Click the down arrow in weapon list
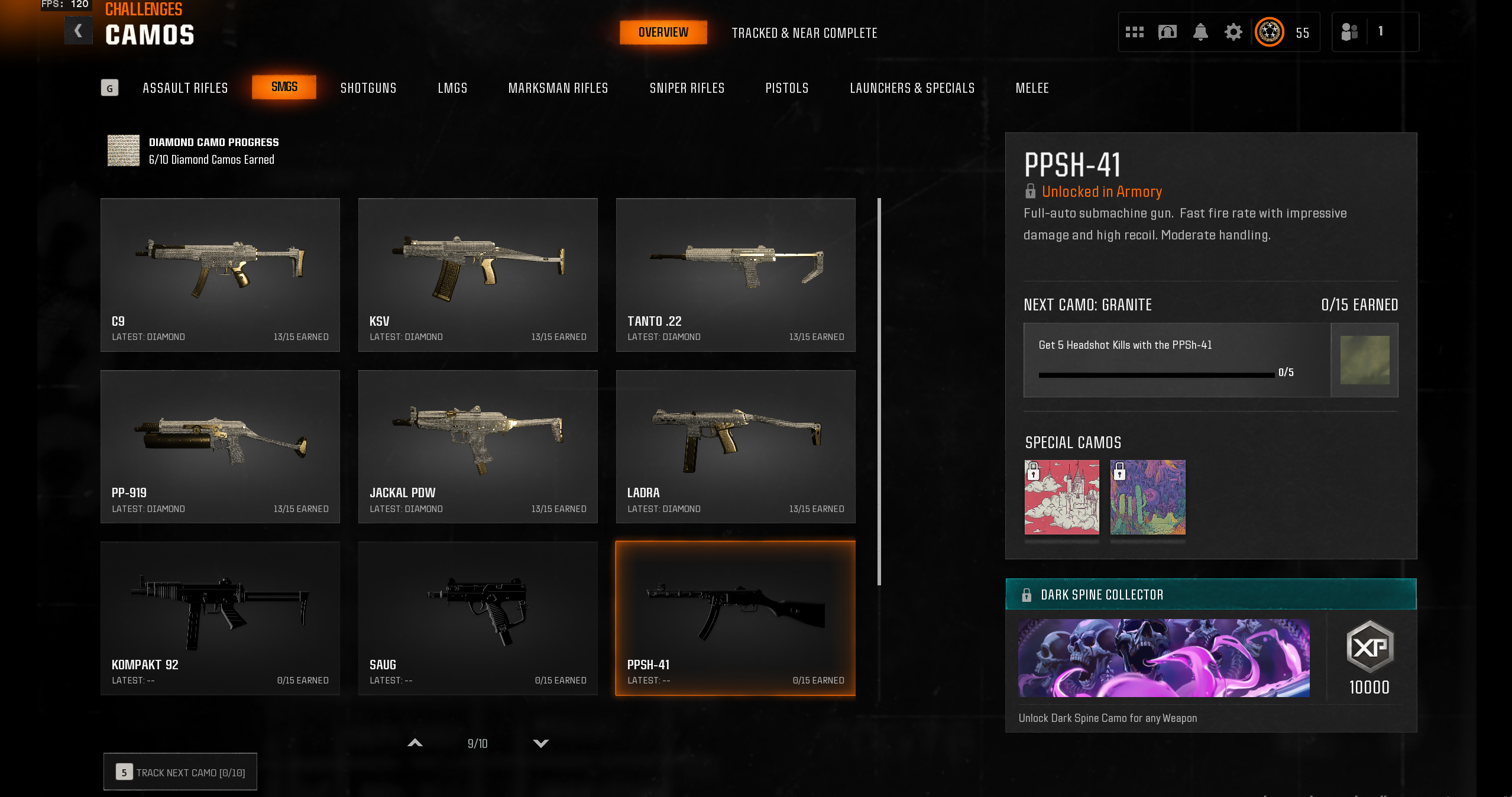This screenshot has height=797, width=1512. (540, 743)
